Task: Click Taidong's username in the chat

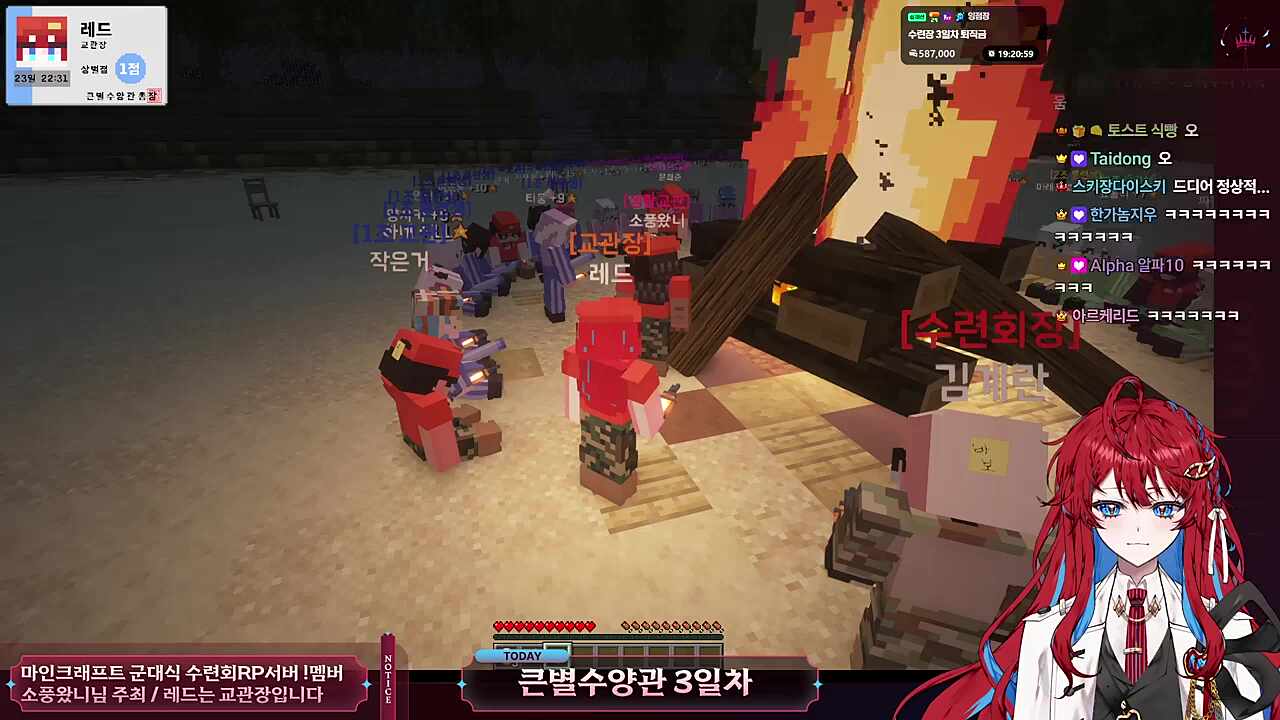Action: coord(1120,159)
